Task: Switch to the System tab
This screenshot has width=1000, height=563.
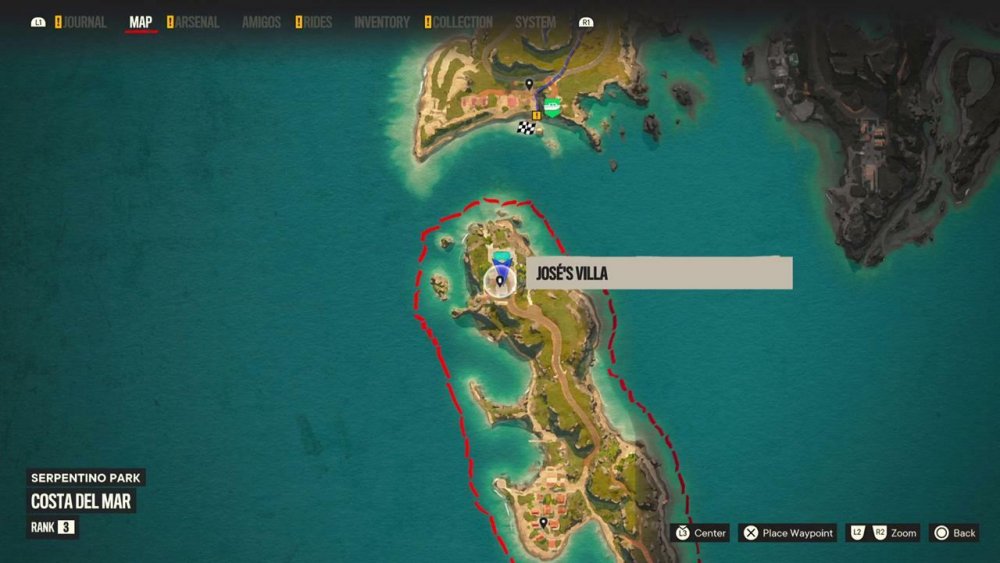Action: pos(535,22)
